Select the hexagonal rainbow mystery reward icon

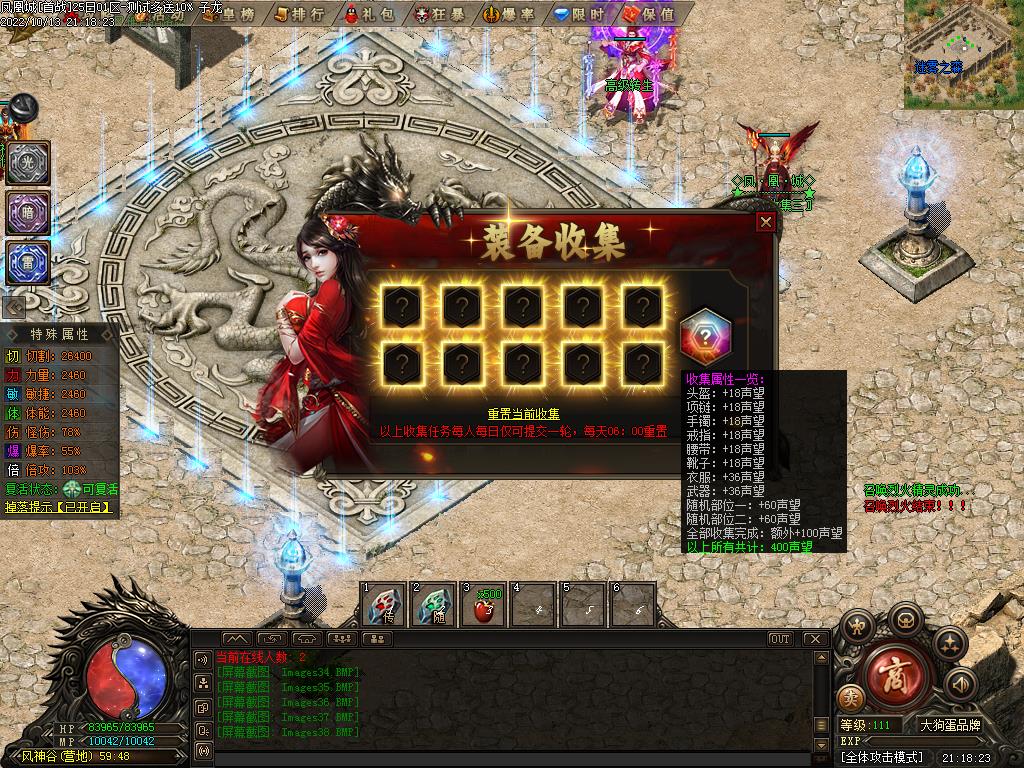(705, 338)
